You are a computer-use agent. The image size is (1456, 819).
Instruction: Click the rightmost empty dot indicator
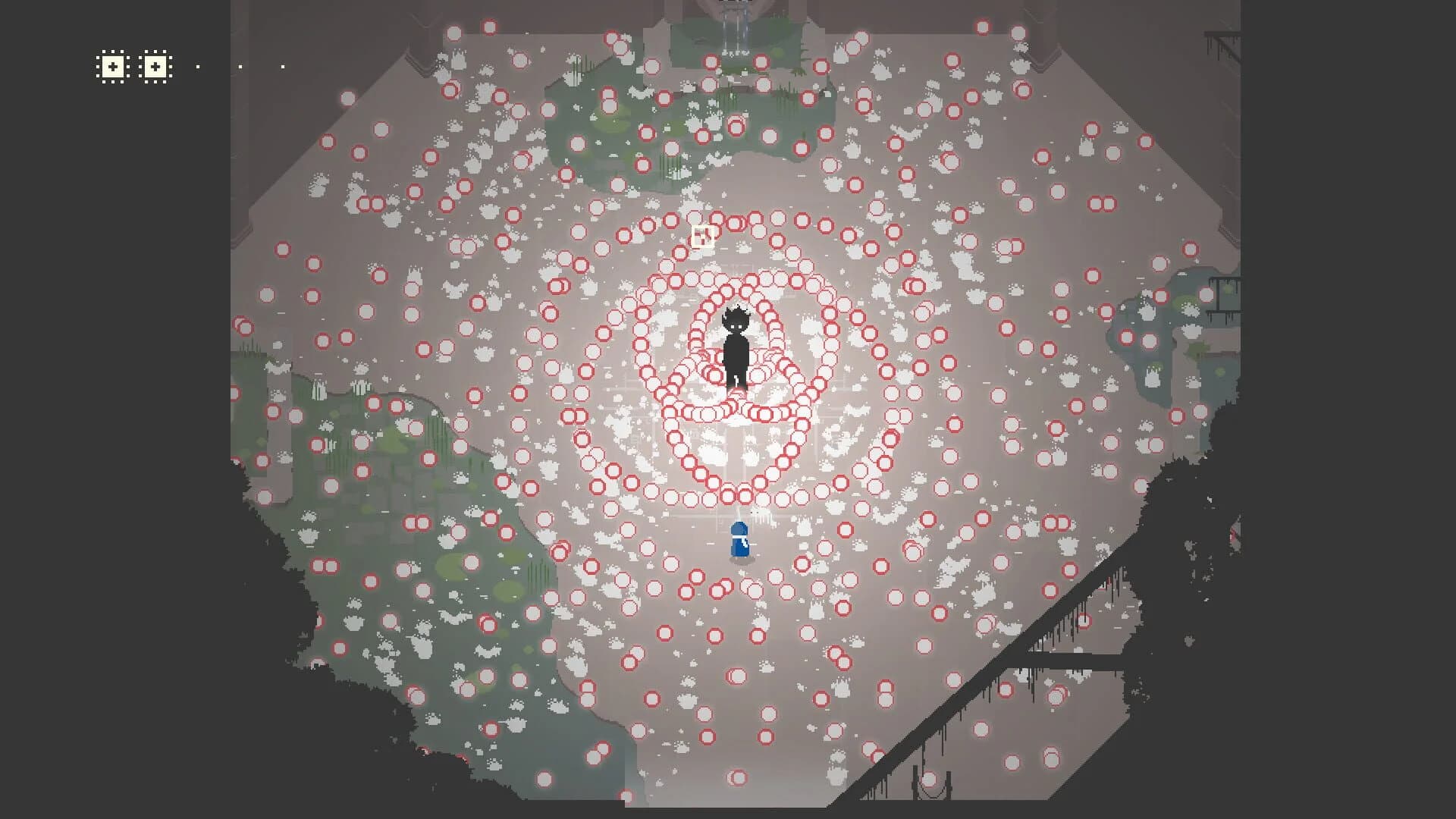click(282, 65)
